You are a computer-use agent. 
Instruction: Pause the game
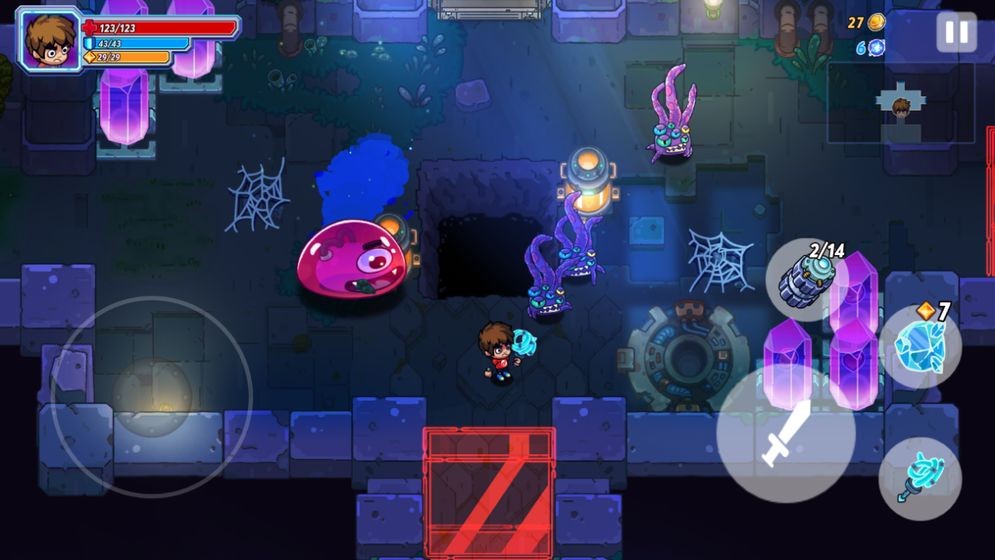pyautogui.click(x=956, y=33)
